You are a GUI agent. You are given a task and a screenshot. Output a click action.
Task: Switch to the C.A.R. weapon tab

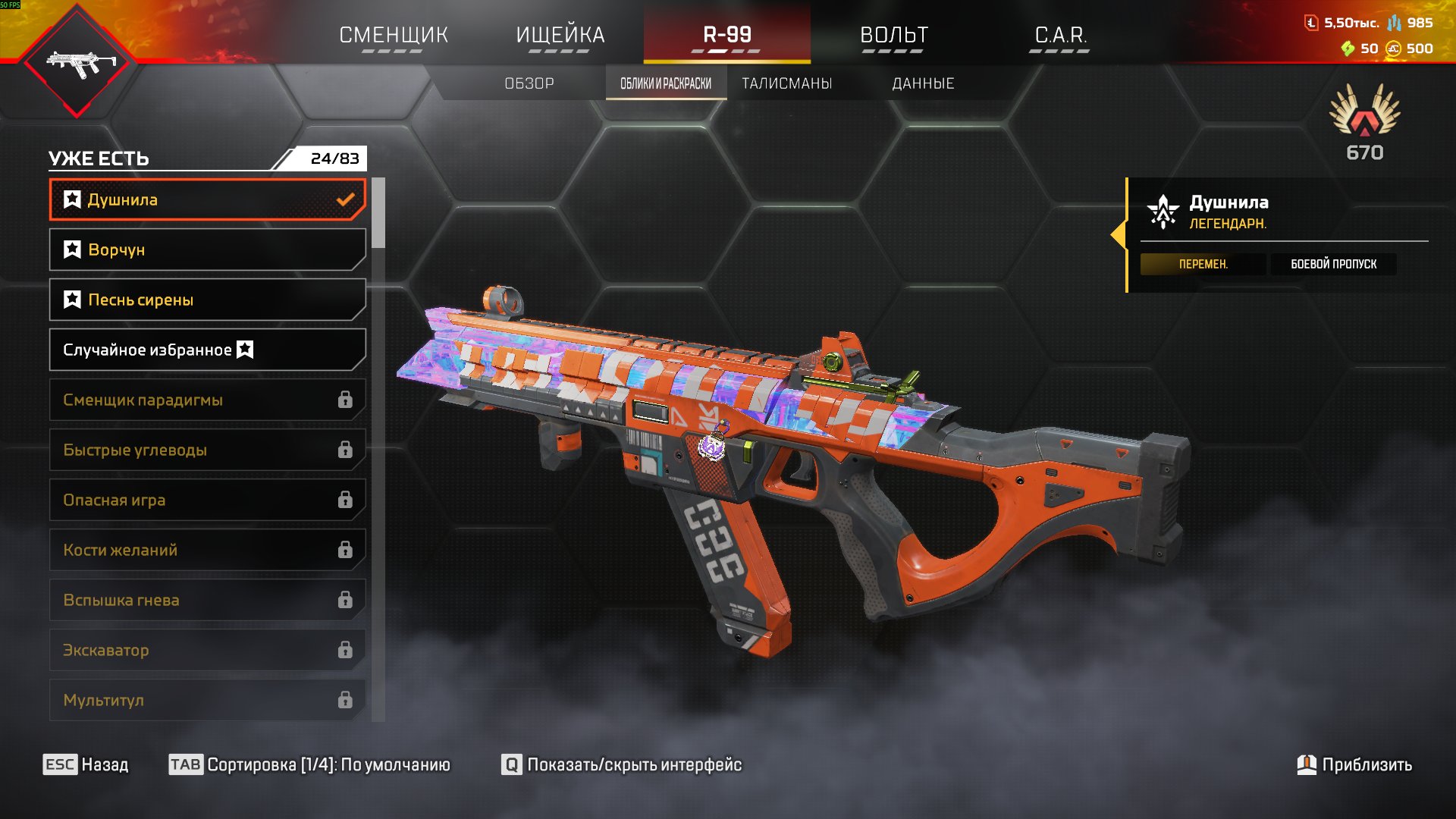(1060, 35)
